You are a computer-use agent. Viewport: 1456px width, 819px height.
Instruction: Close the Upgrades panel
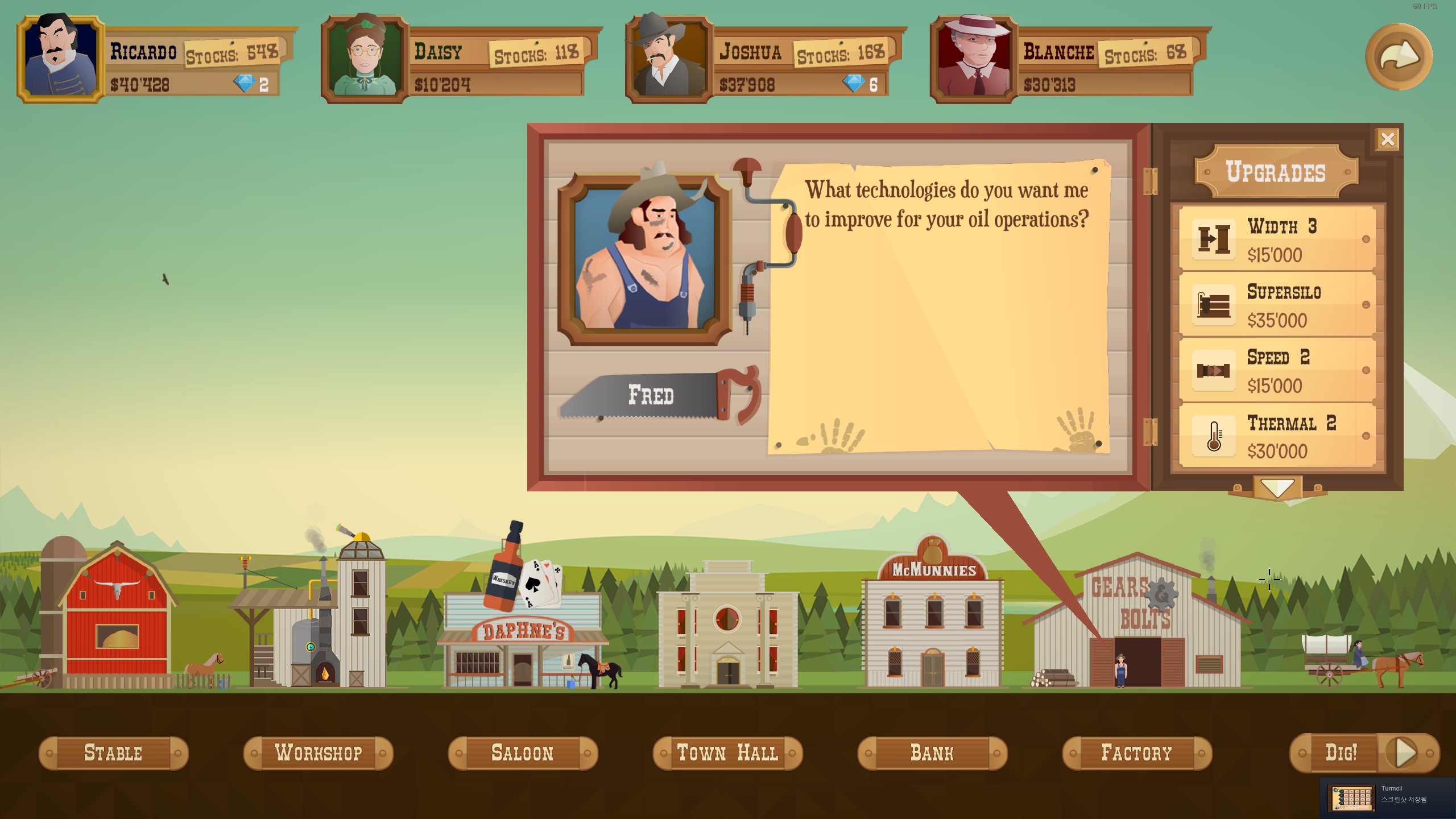[1387, 139]
